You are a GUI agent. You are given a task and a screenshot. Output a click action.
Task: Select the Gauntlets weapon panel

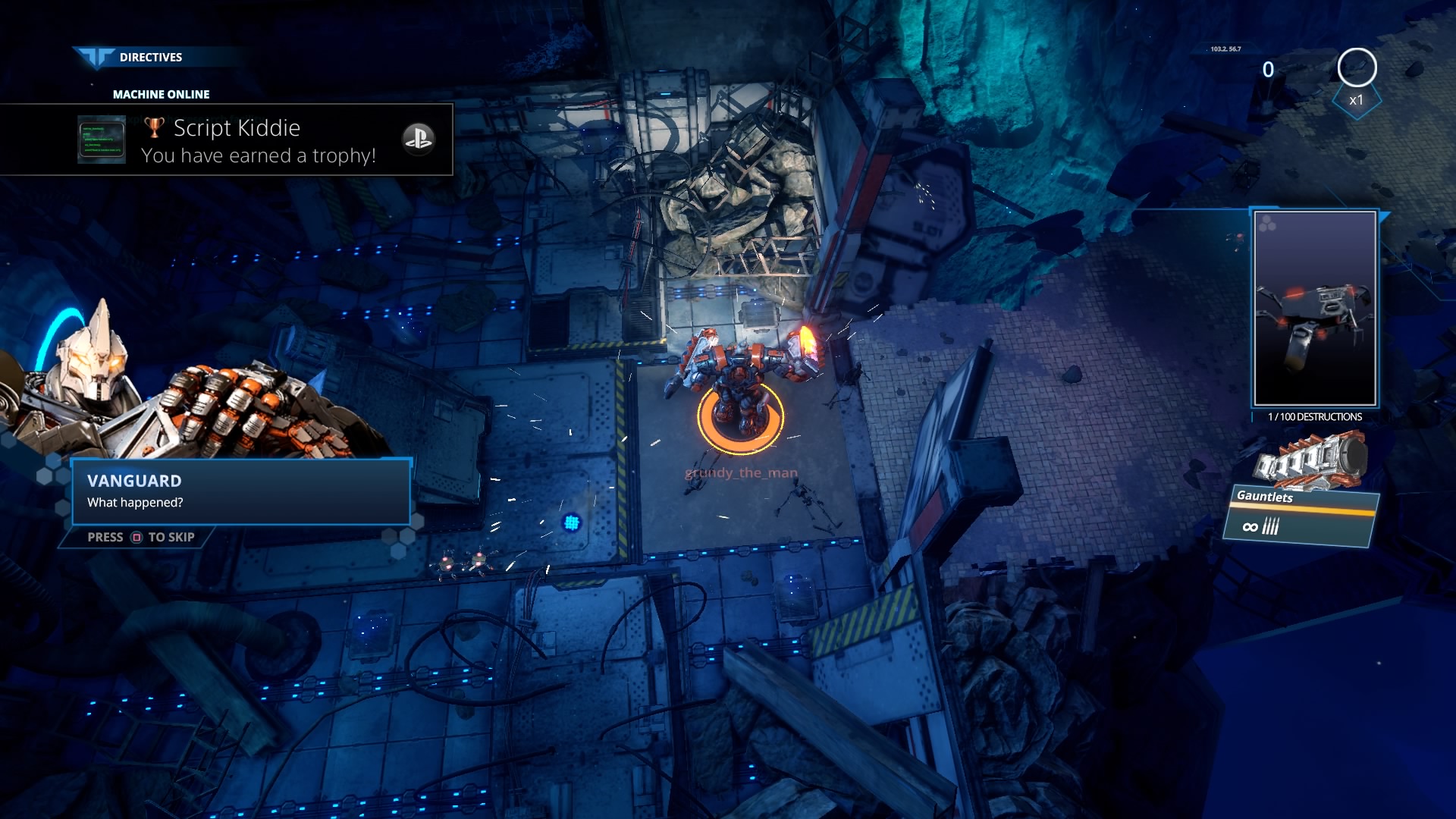point(1301,516)
